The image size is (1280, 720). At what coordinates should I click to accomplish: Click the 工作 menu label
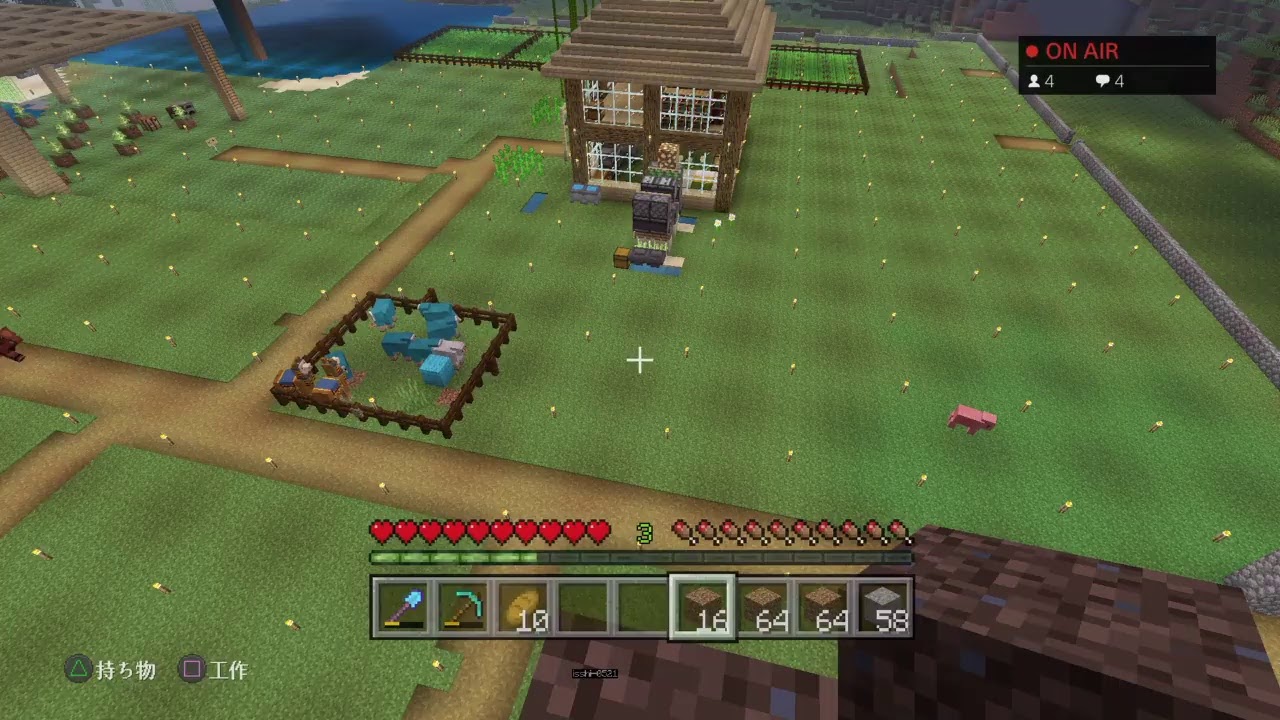coord(232,671)
